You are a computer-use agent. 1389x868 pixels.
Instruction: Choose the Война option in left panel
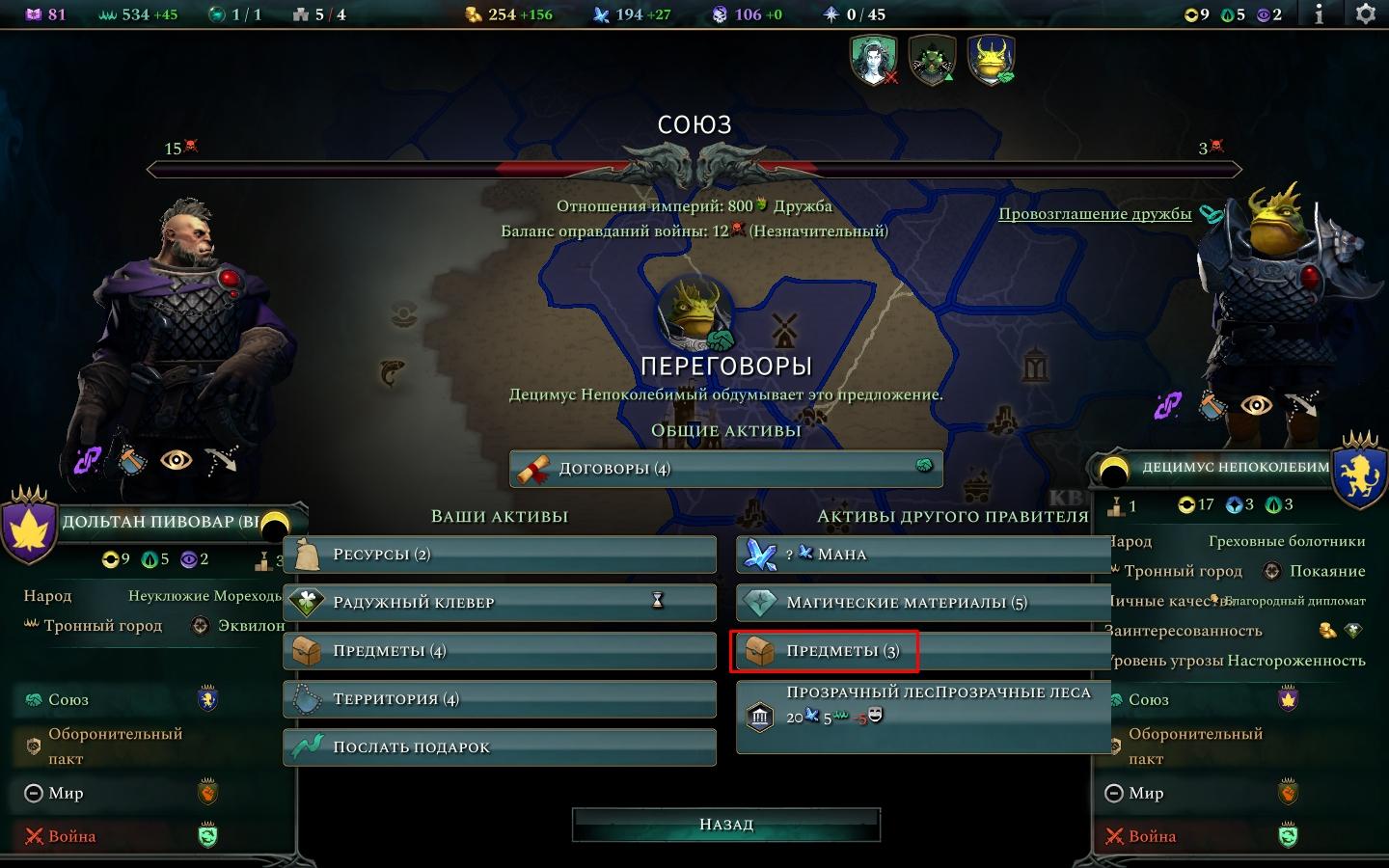(71, 836)
